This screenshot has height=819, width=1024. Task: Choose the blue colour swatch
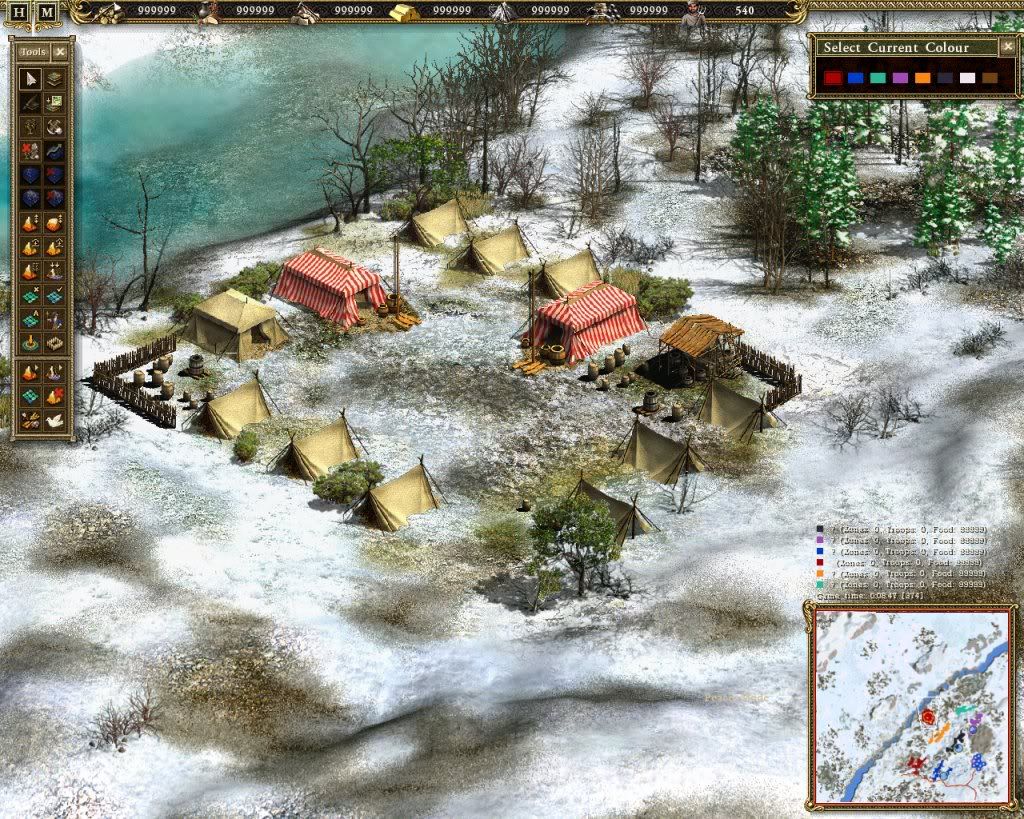(854, 77)
